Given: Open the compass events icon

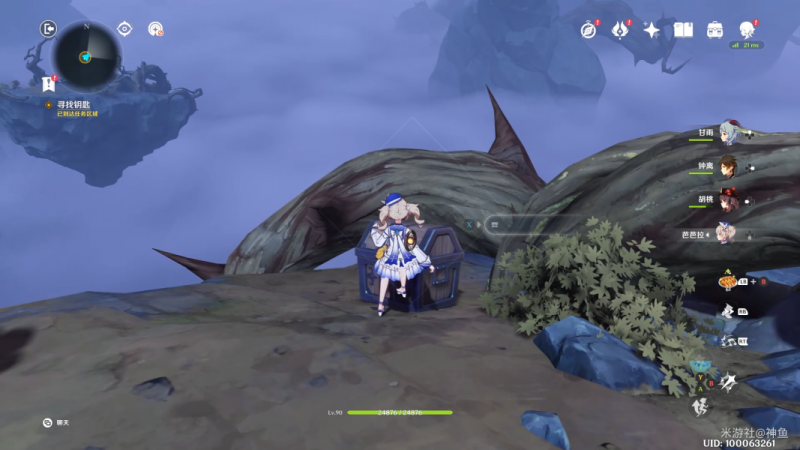Looking at the screenshot, I should point(589,31).
